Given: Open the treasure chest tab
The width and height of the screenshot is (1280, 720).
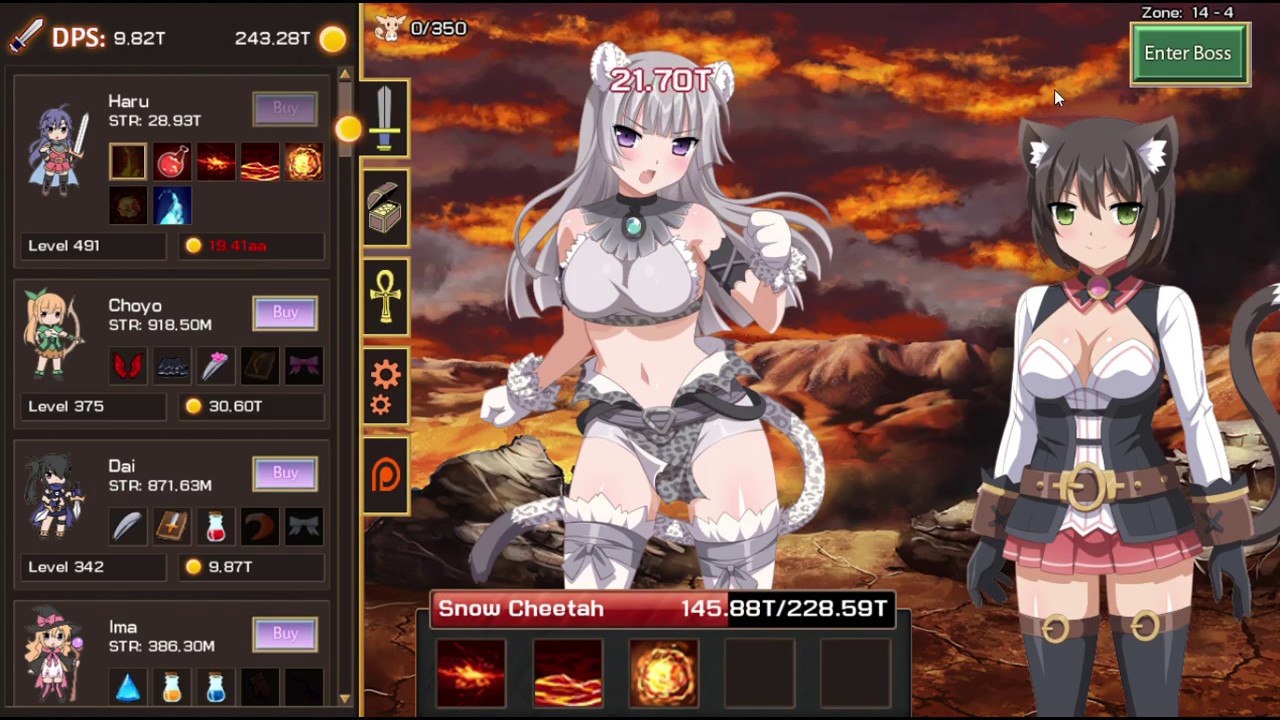Looking at the screenshot, I should click(x=385, y=209).
